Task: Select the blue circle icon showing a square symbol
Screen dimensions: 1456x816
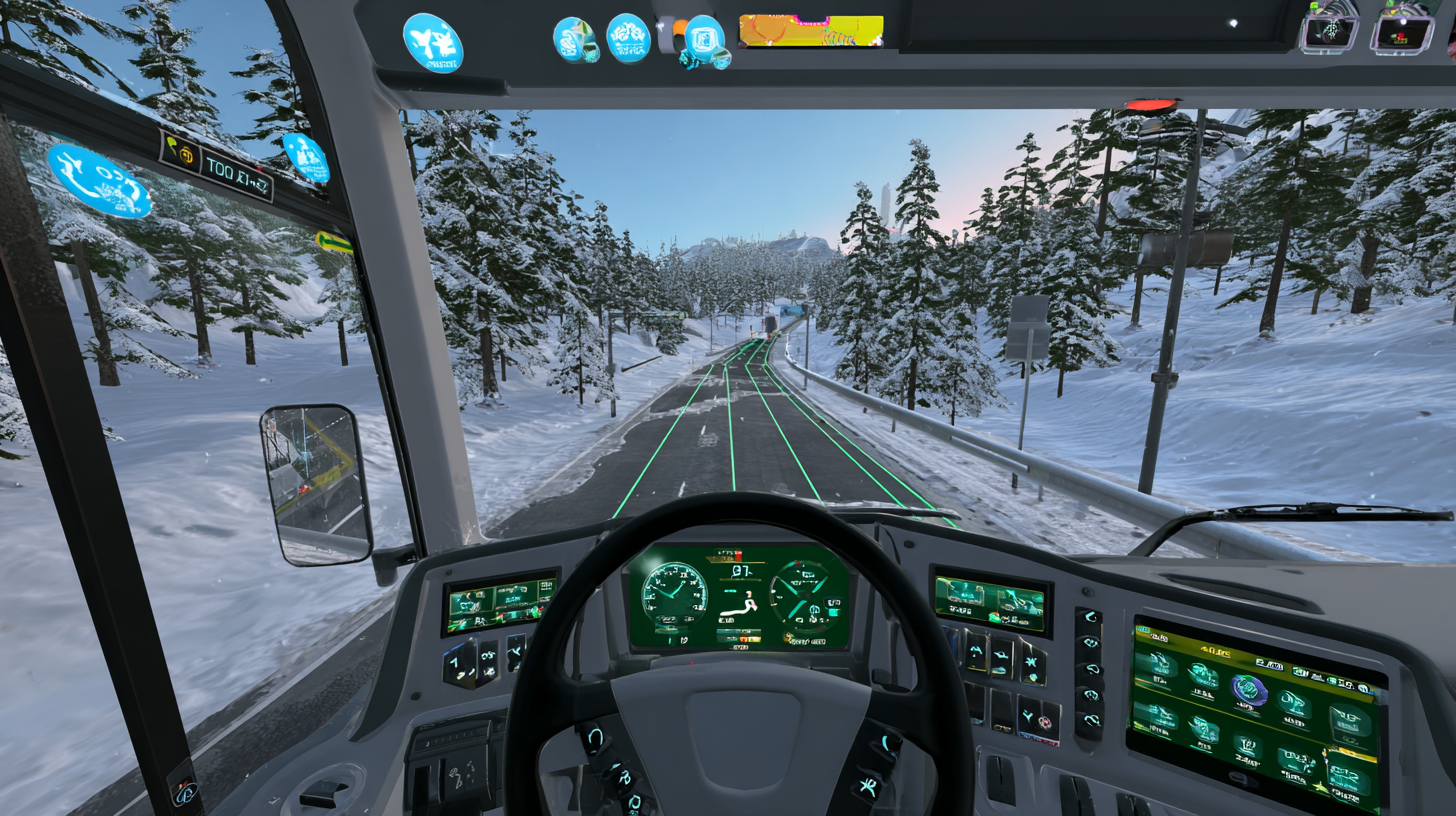Action: (x=704, y=40)
